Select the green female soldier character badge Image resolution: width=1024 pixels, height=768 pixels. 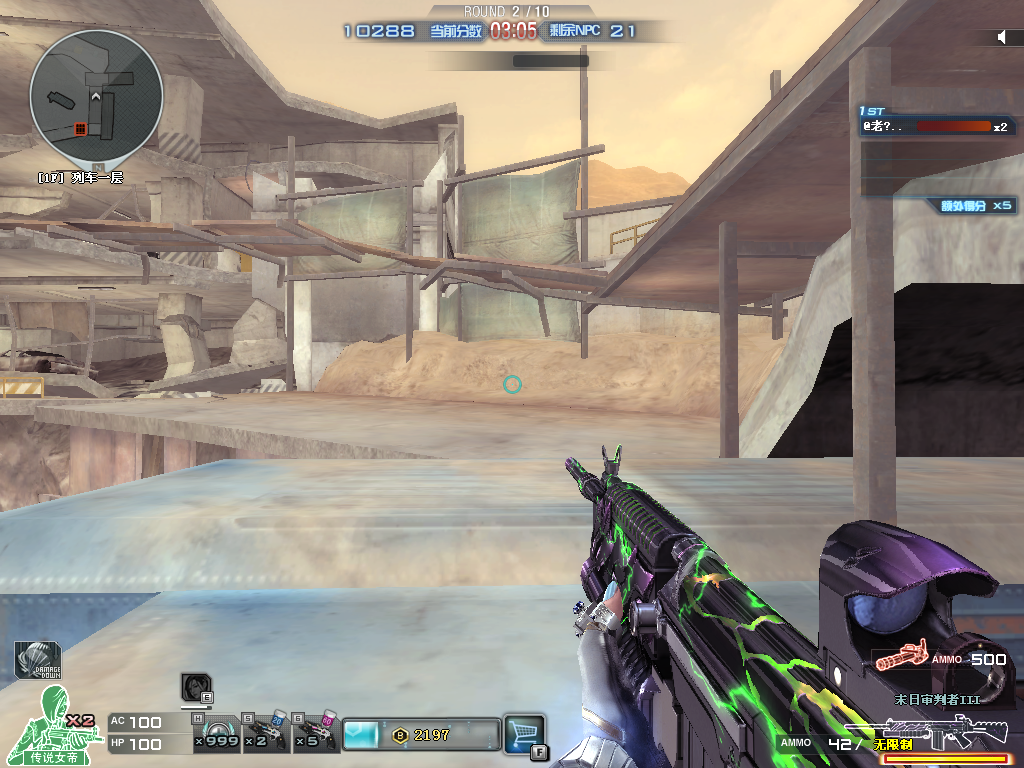pyautogui.click(x=57, y=725)
